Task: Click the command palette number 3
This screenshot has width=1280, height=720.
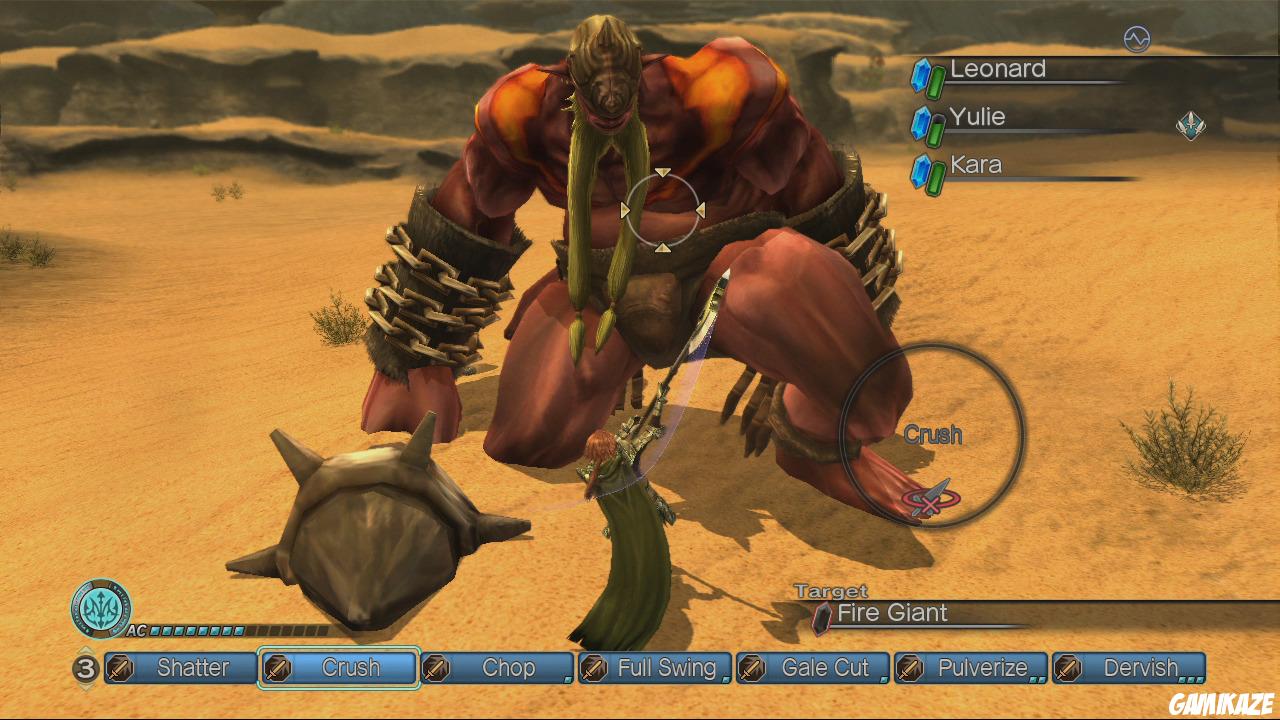Action: (x=86, y=668)
